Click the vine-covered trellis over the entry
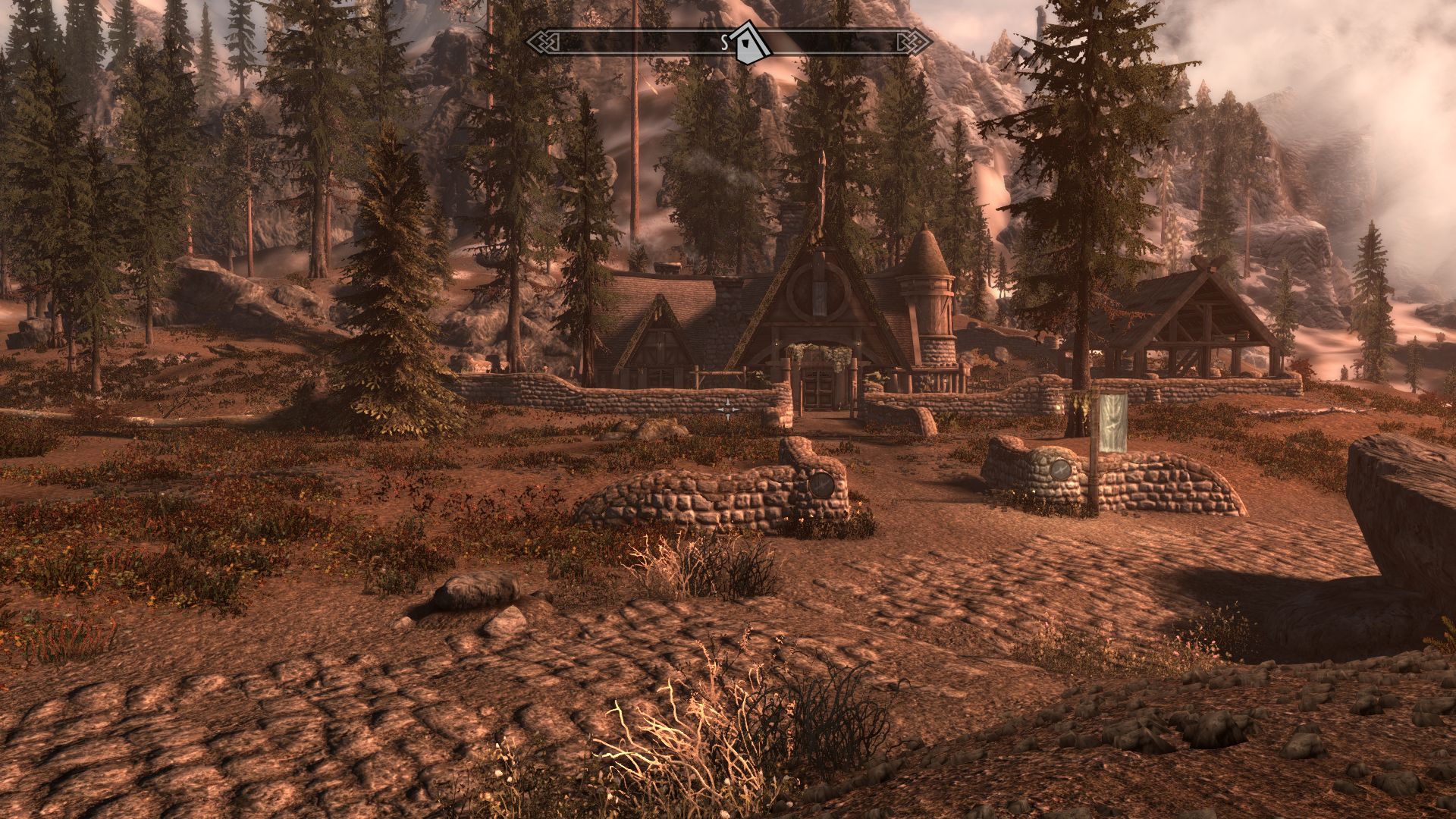 pyautogui.click(x=821, y=353)
